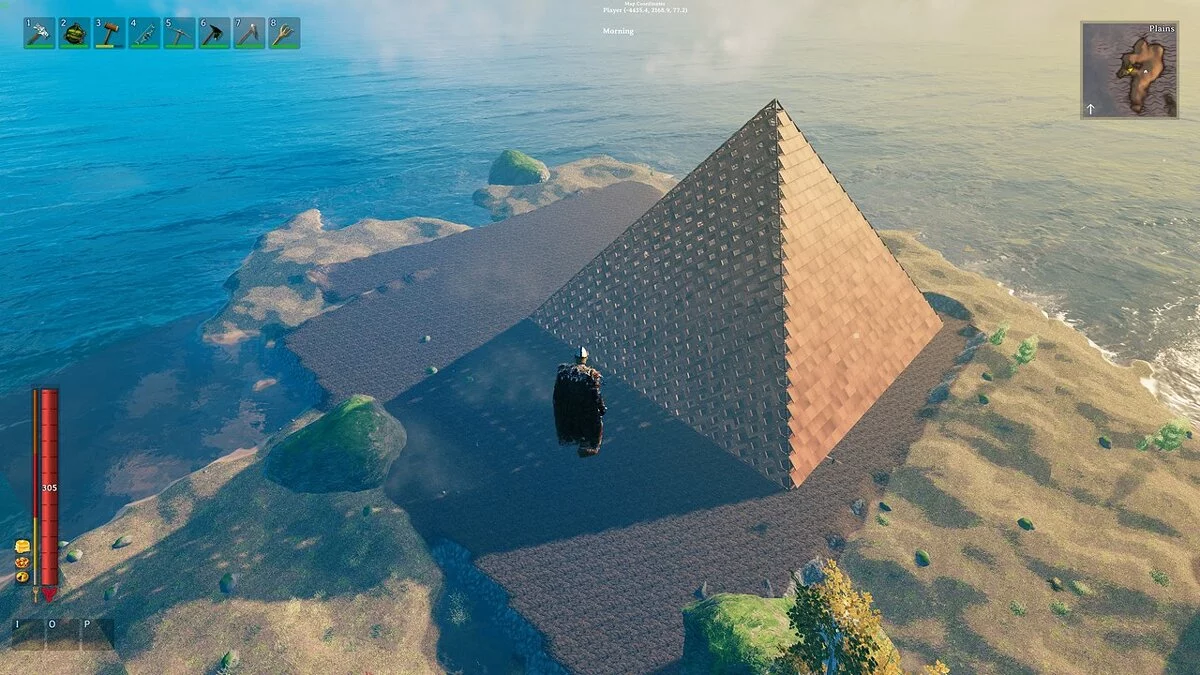Viewport: 1200px width, 675px height.
Task: Choose the ladder-shaped item in hotbar slot 4
Action: pos(144,33)
